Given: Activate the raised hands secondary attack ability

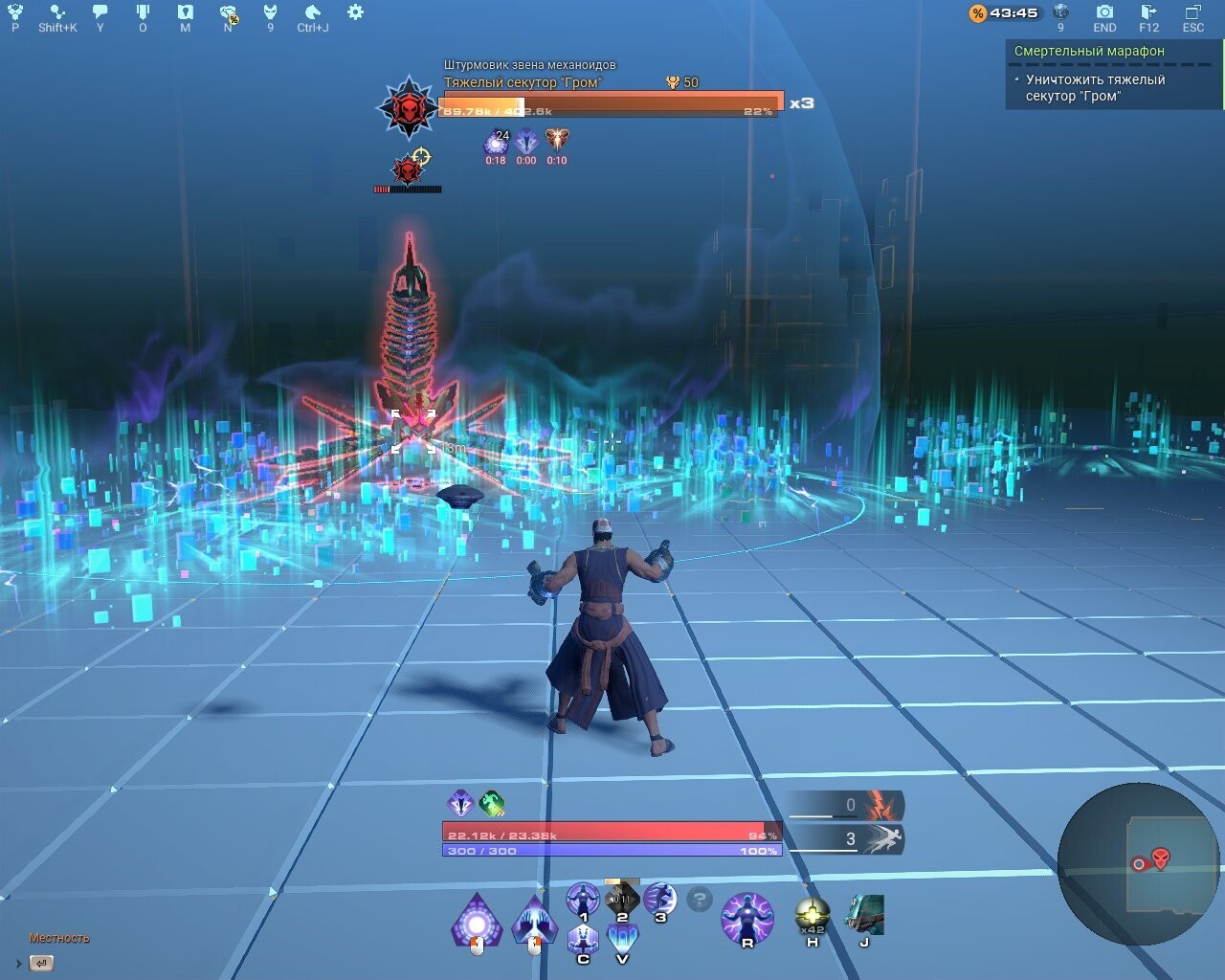Looking at the screenshot, I should 534,923.
